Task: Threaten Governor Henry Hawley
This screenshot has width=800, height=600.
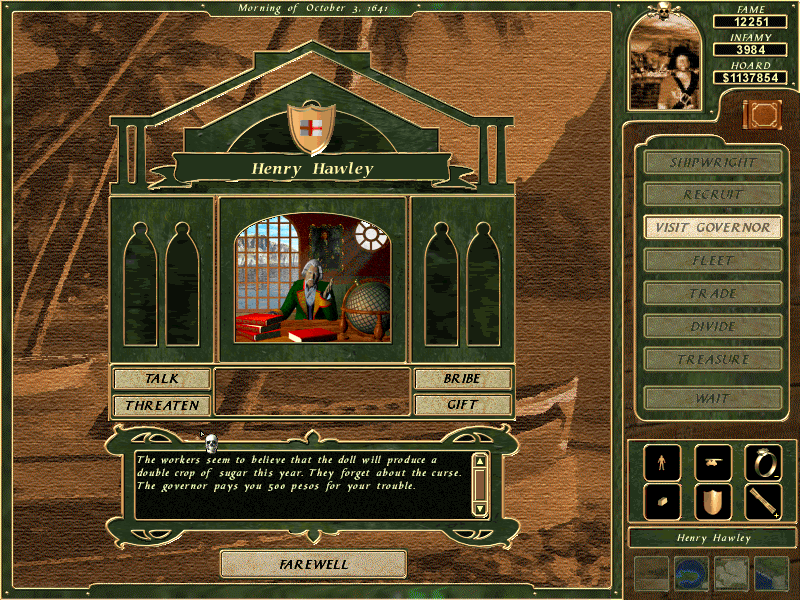Action: click(162, 405)
